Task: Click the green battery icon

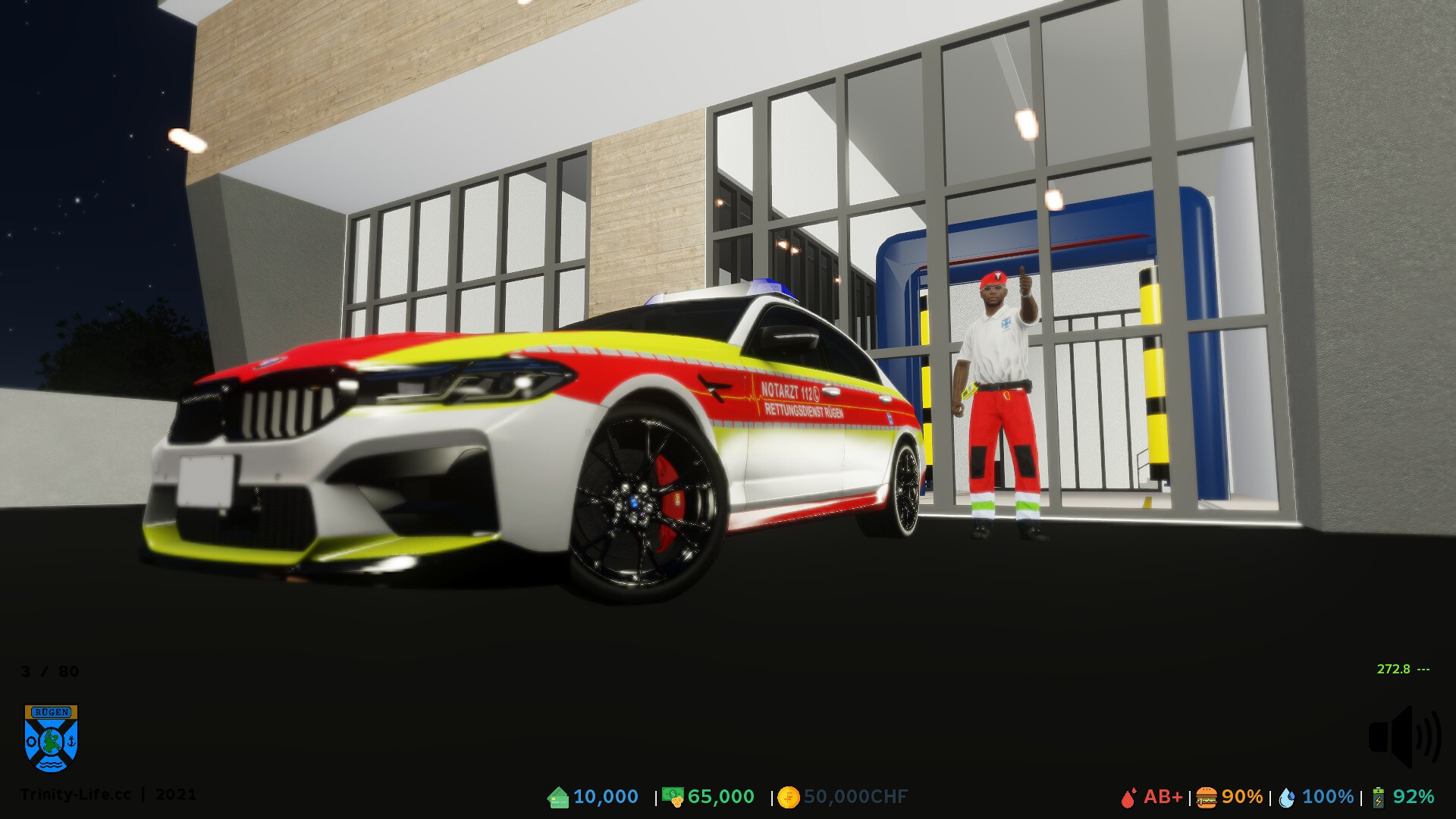Action: click(x=1378, y=798)
